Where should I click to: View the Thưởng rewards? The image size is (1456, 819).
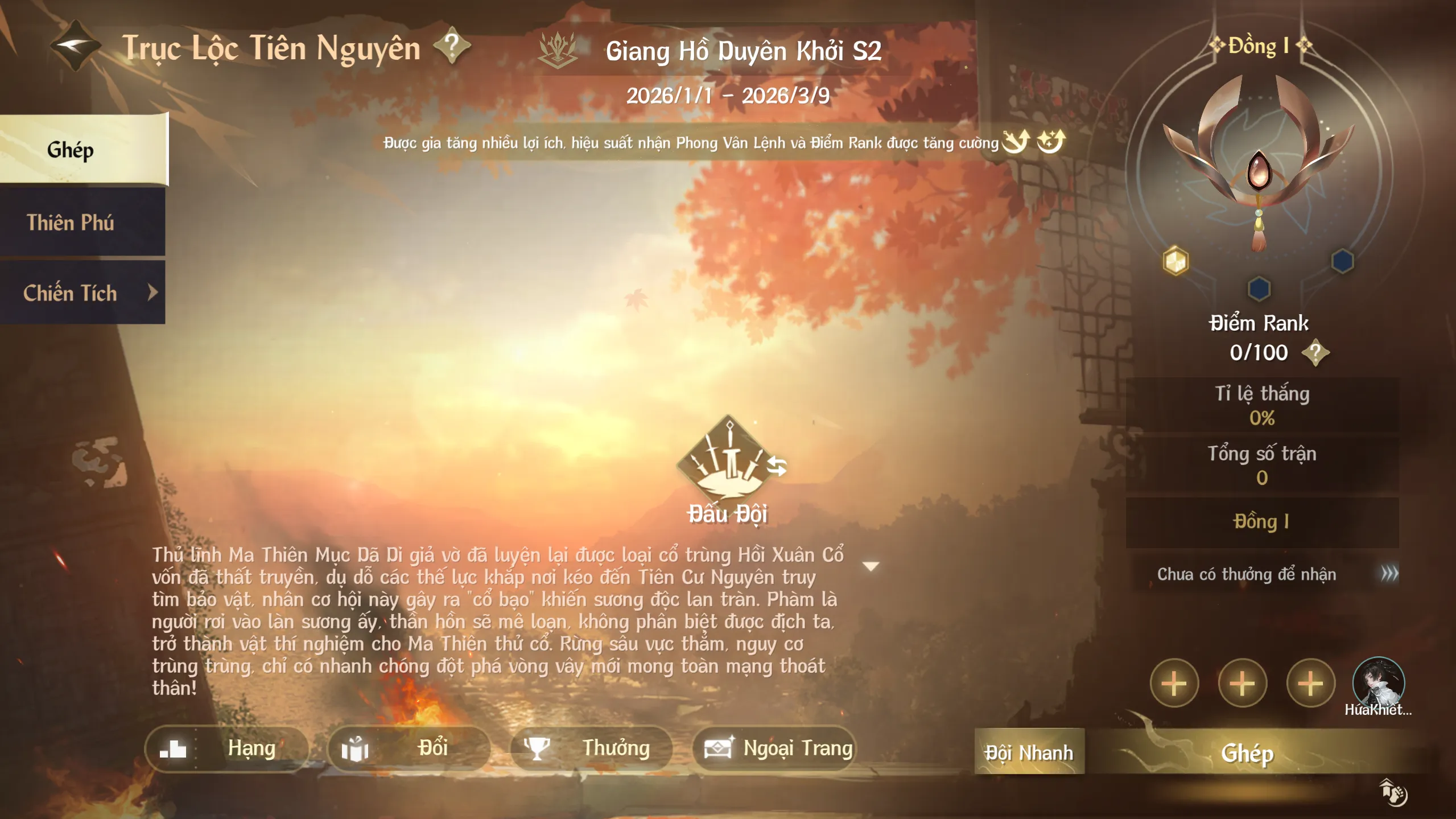pos(591,748)
